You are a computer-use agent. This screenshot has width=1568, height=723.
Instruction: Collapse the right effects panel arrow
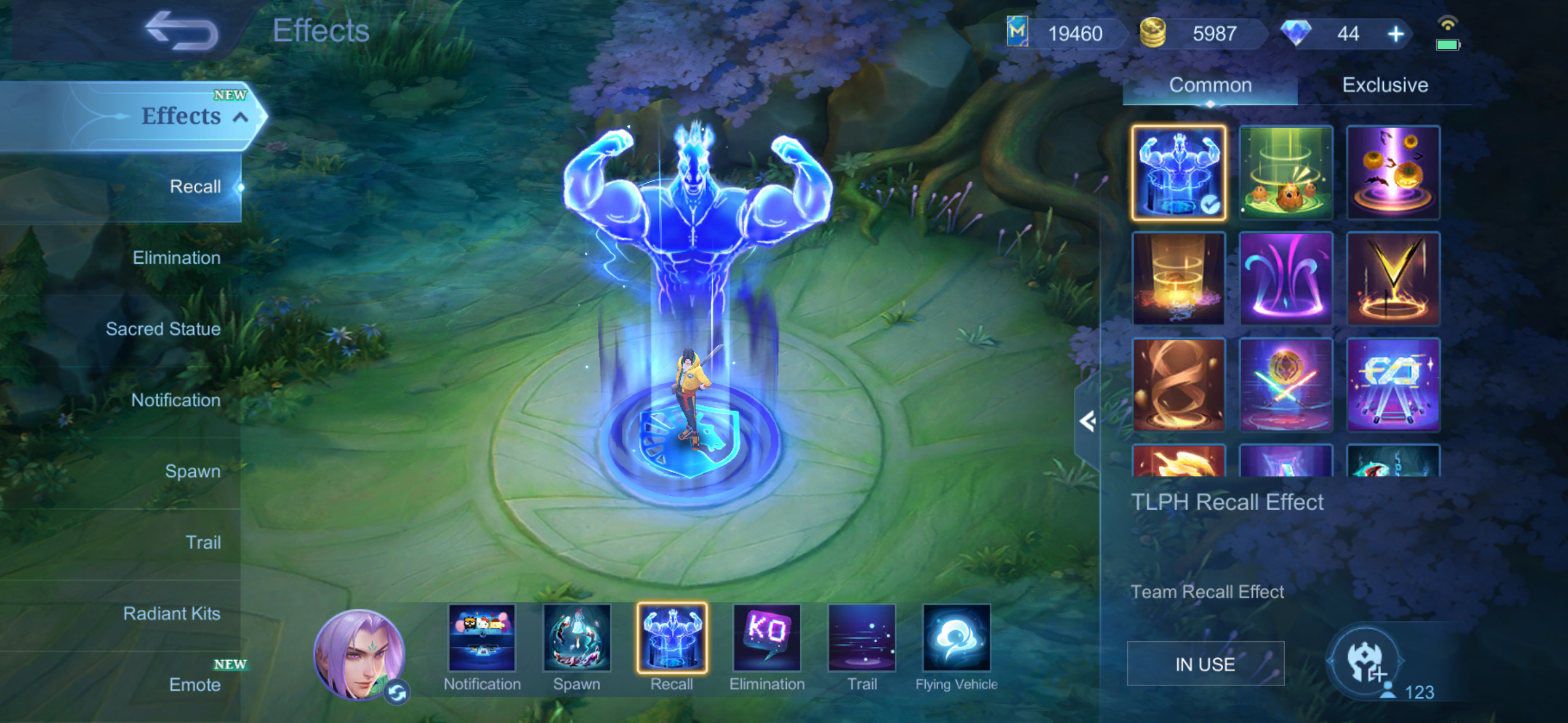click(1087, 421)
